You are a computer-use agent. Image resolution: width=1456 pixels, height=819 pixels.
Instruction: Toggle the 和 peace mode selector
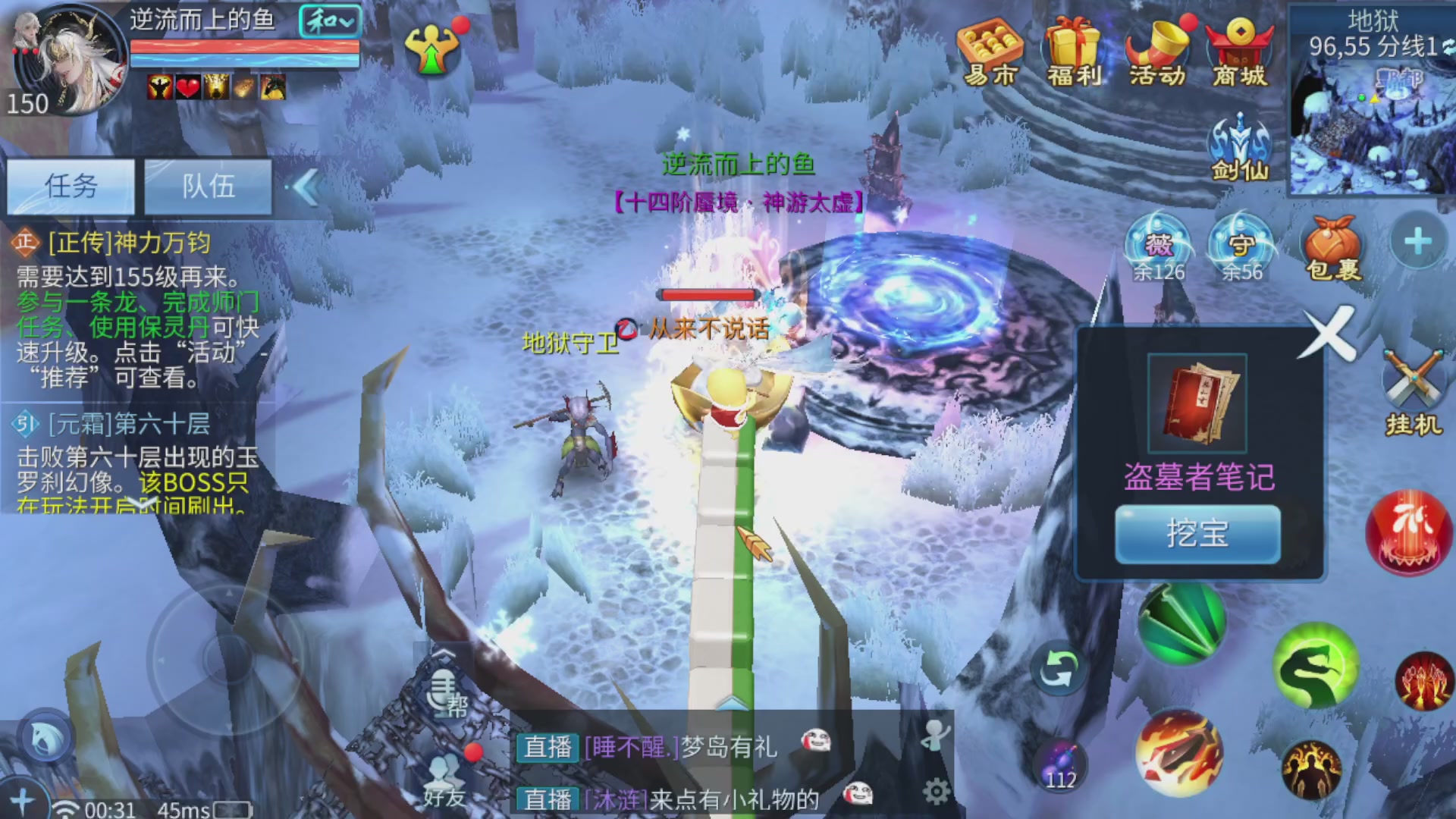pyautogui.click(x=331, y=21)
